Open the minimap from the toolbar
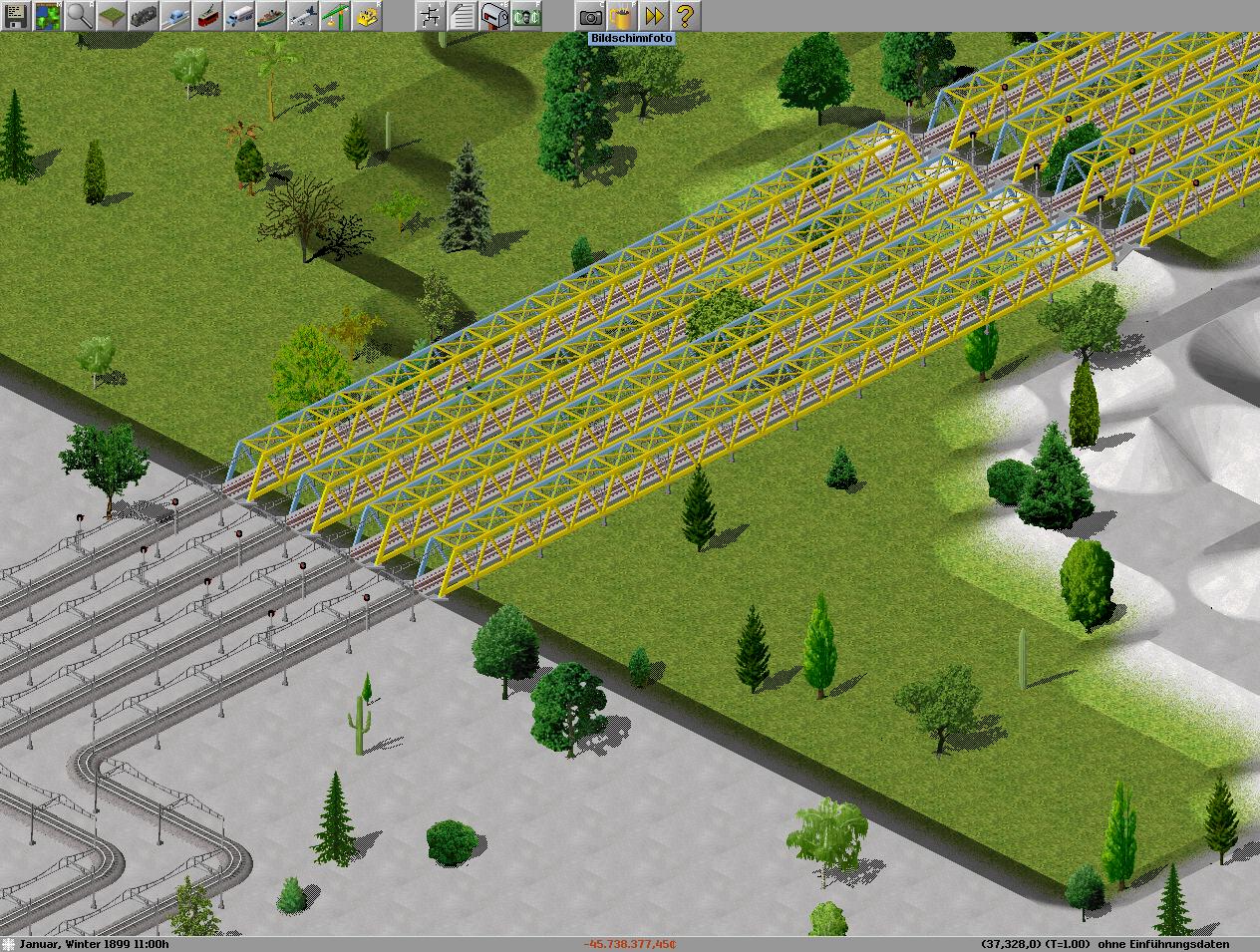 [48, 16]
